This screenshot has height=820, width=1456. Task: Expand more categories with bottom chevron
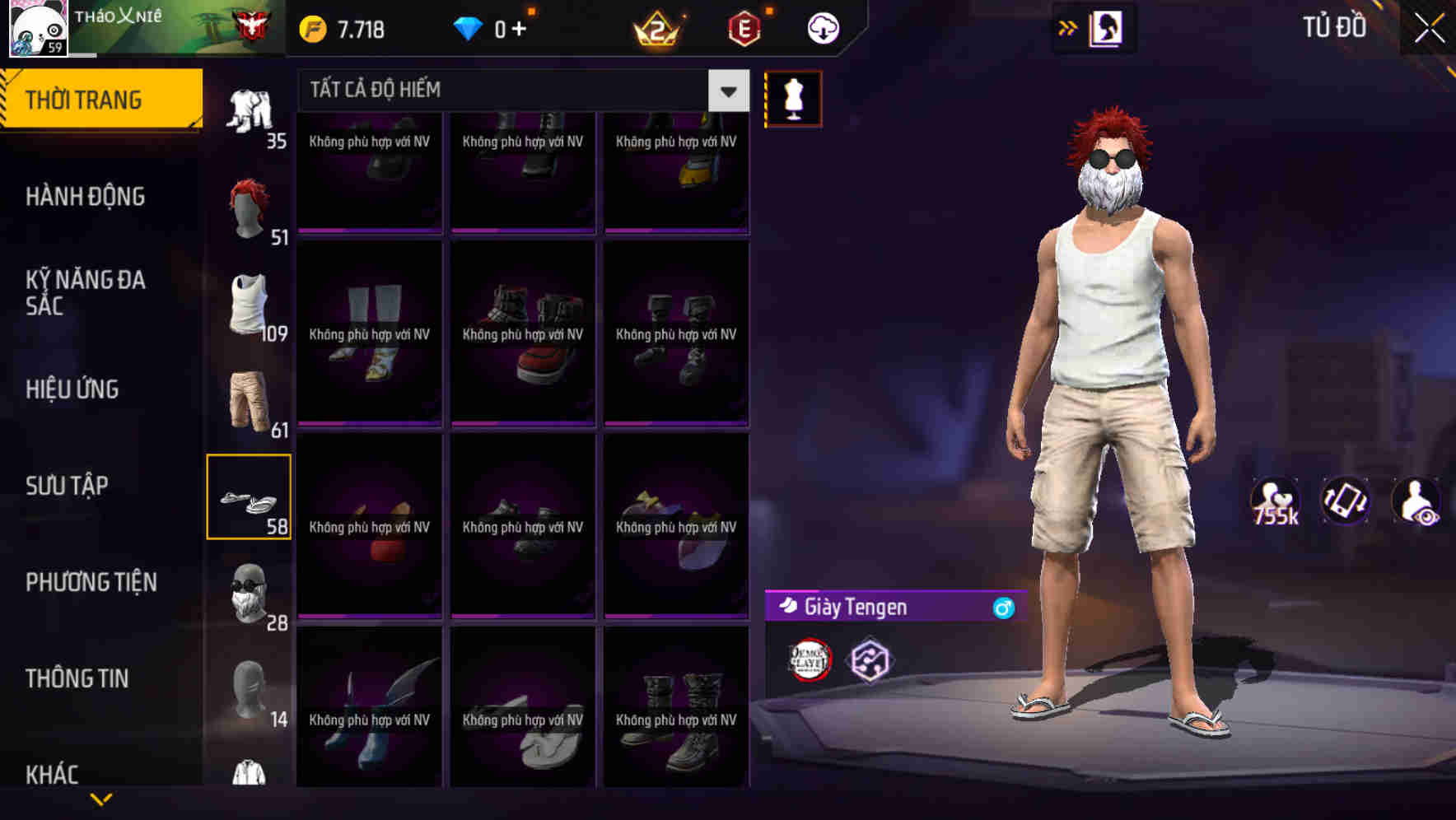[x=101, y=797]
